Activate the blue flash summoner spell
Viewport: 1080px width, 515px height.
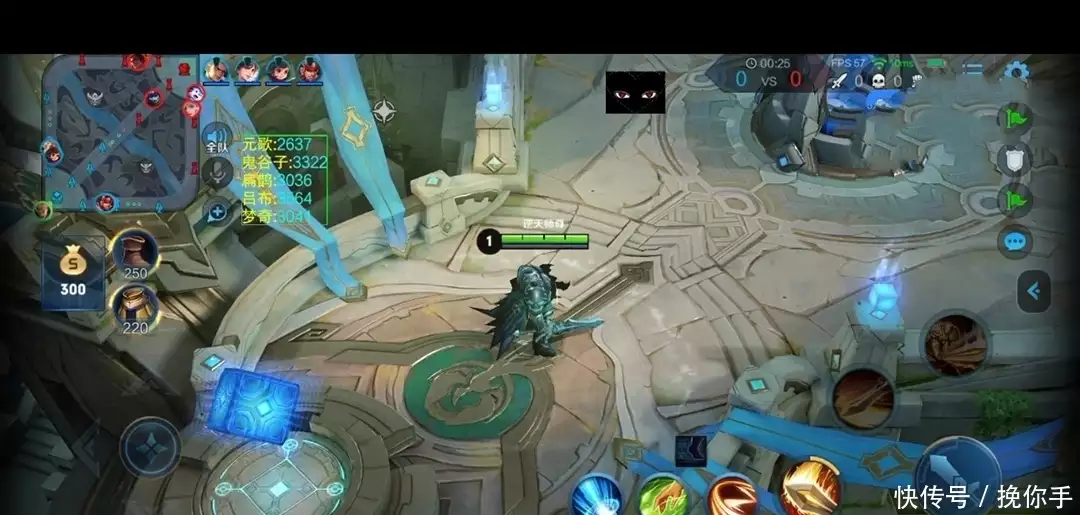(598, 495)
